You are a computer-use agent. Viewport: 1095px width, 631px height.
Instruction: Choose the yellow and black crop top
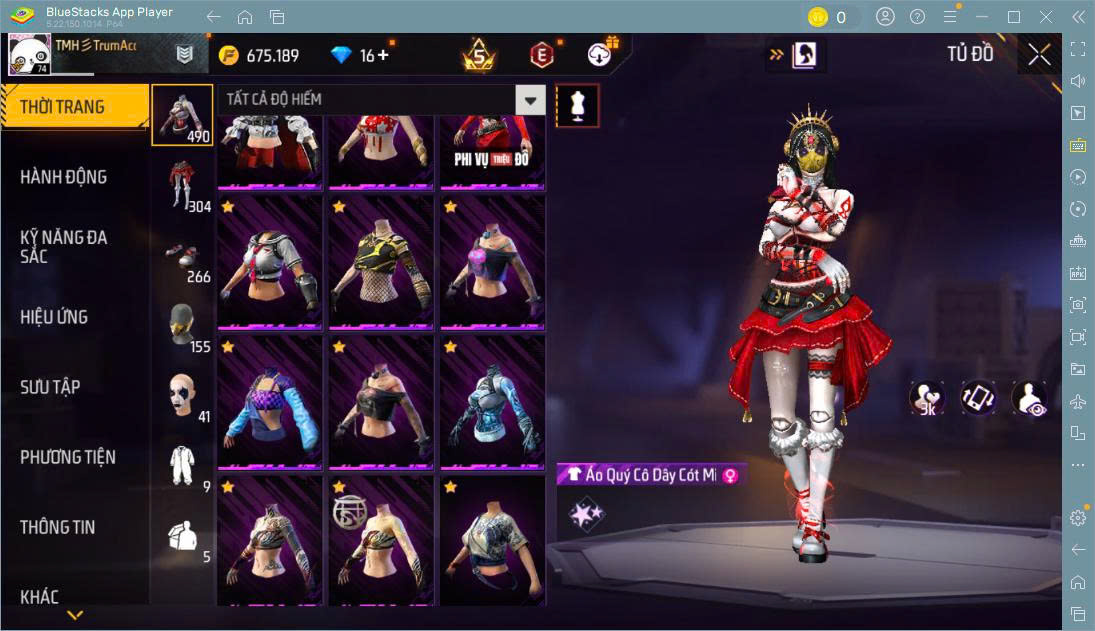click(380, 260)
